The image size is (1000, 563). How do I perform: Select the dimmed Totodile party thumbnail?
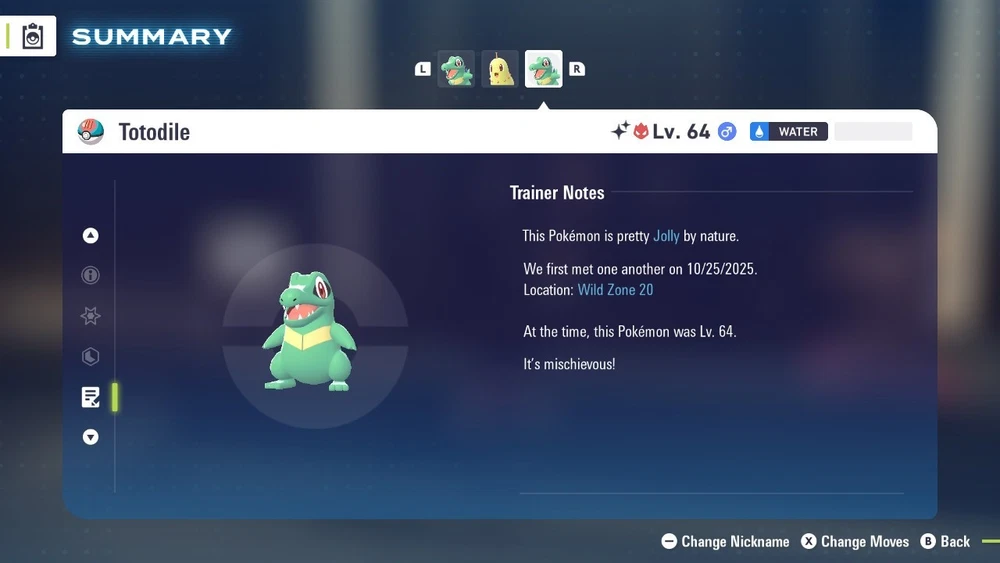pos(457,69)
